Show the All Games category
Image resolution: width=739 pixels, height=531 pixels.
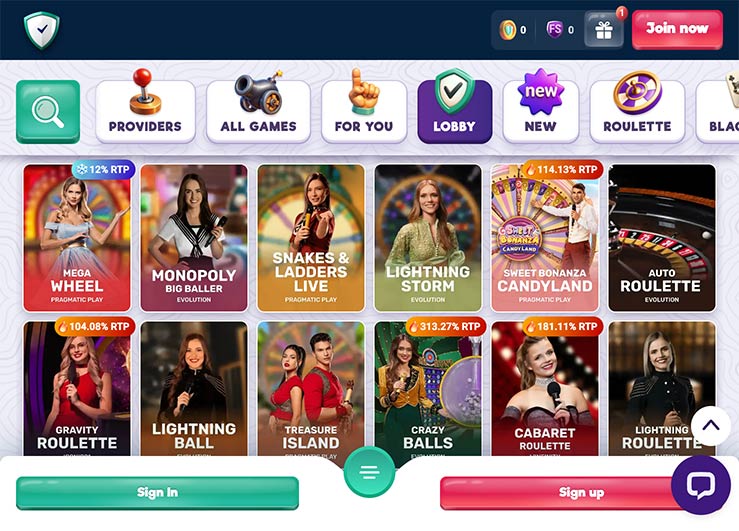[x=258, y=111]
